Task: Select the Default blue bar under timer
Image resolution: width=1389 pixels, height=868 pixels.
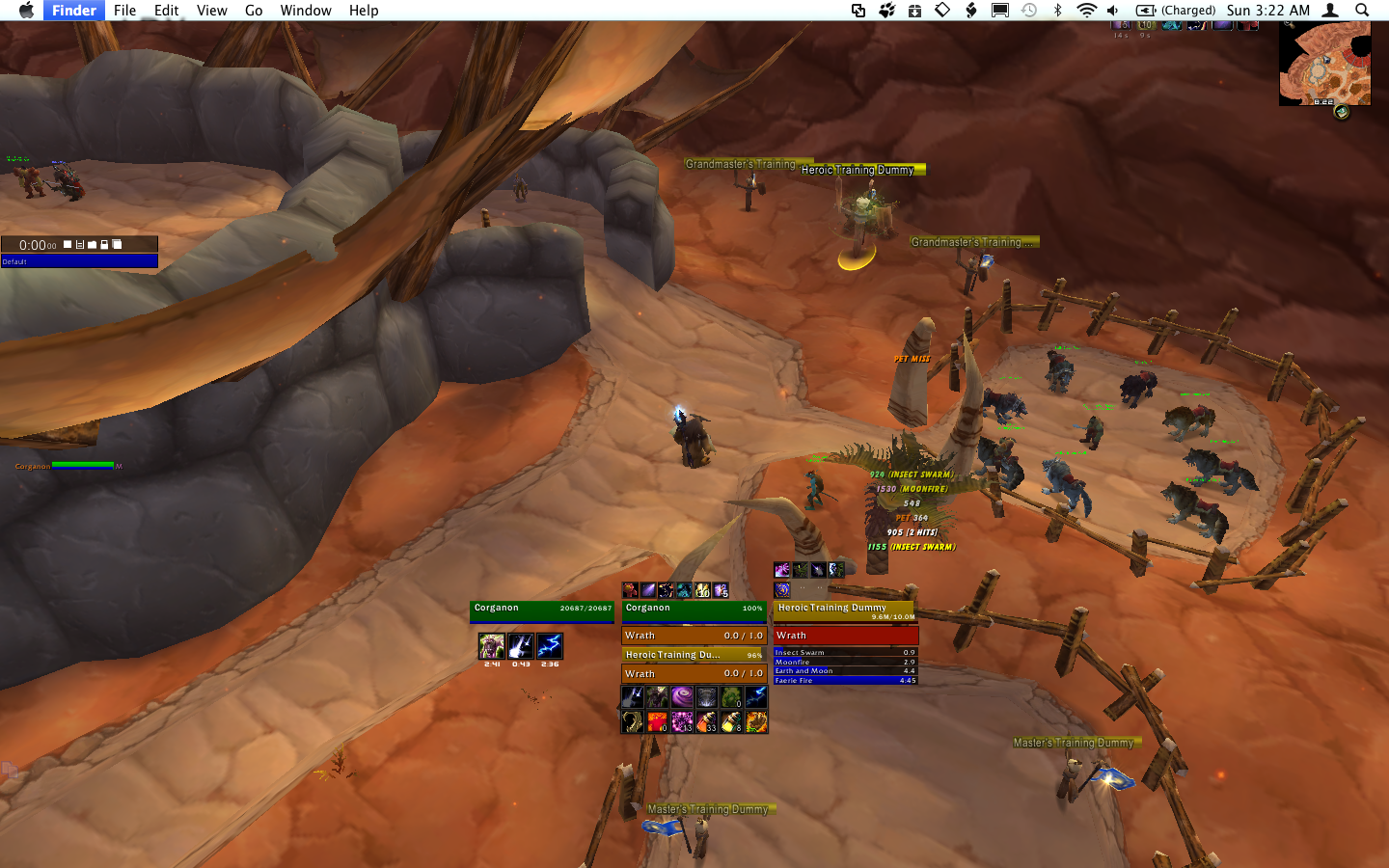Action: click(x=79, y=261)
